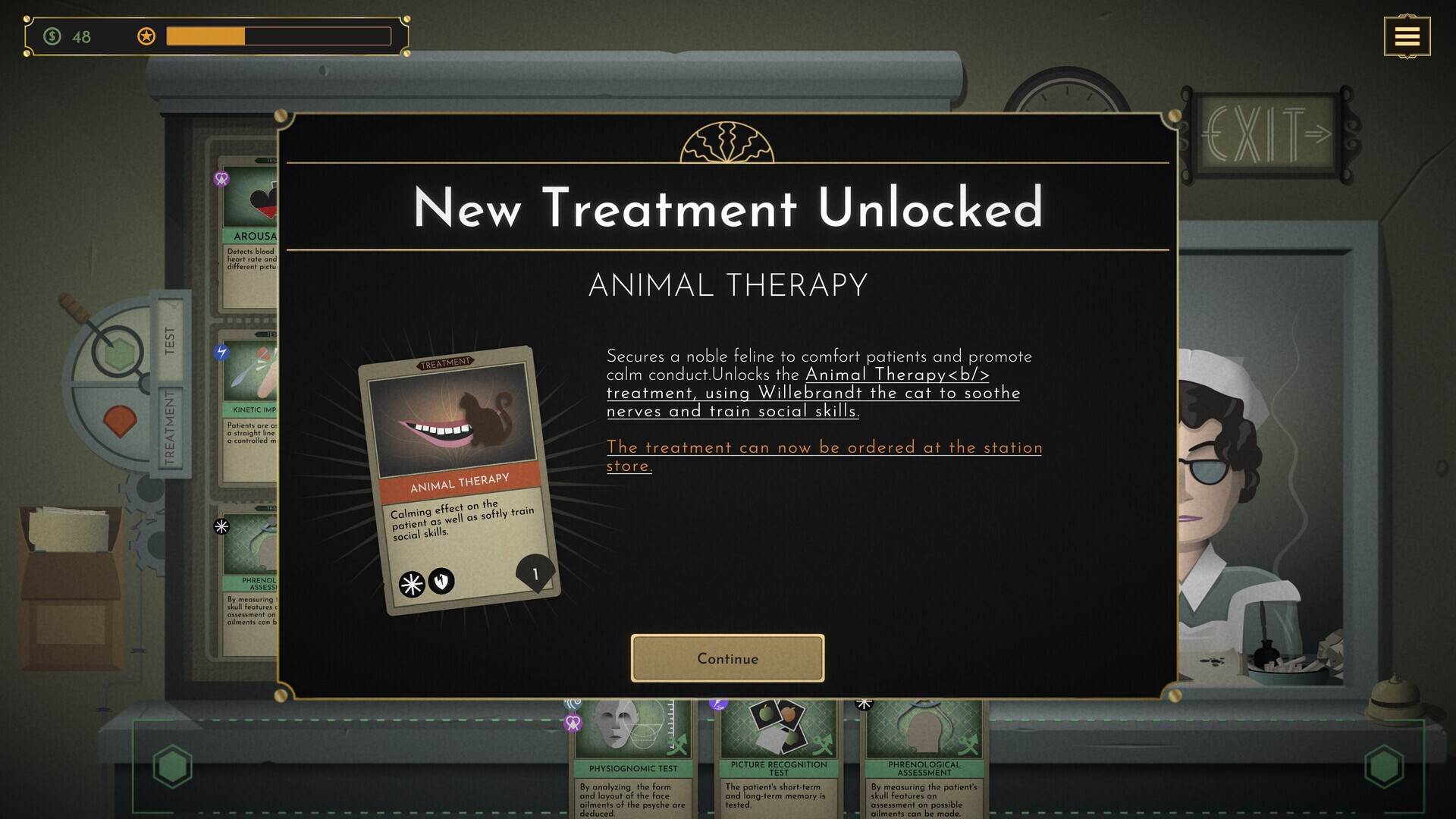1456x819 pixels.
Task: Select the Animal Therapy card artwork
Action: pos(455,417)
